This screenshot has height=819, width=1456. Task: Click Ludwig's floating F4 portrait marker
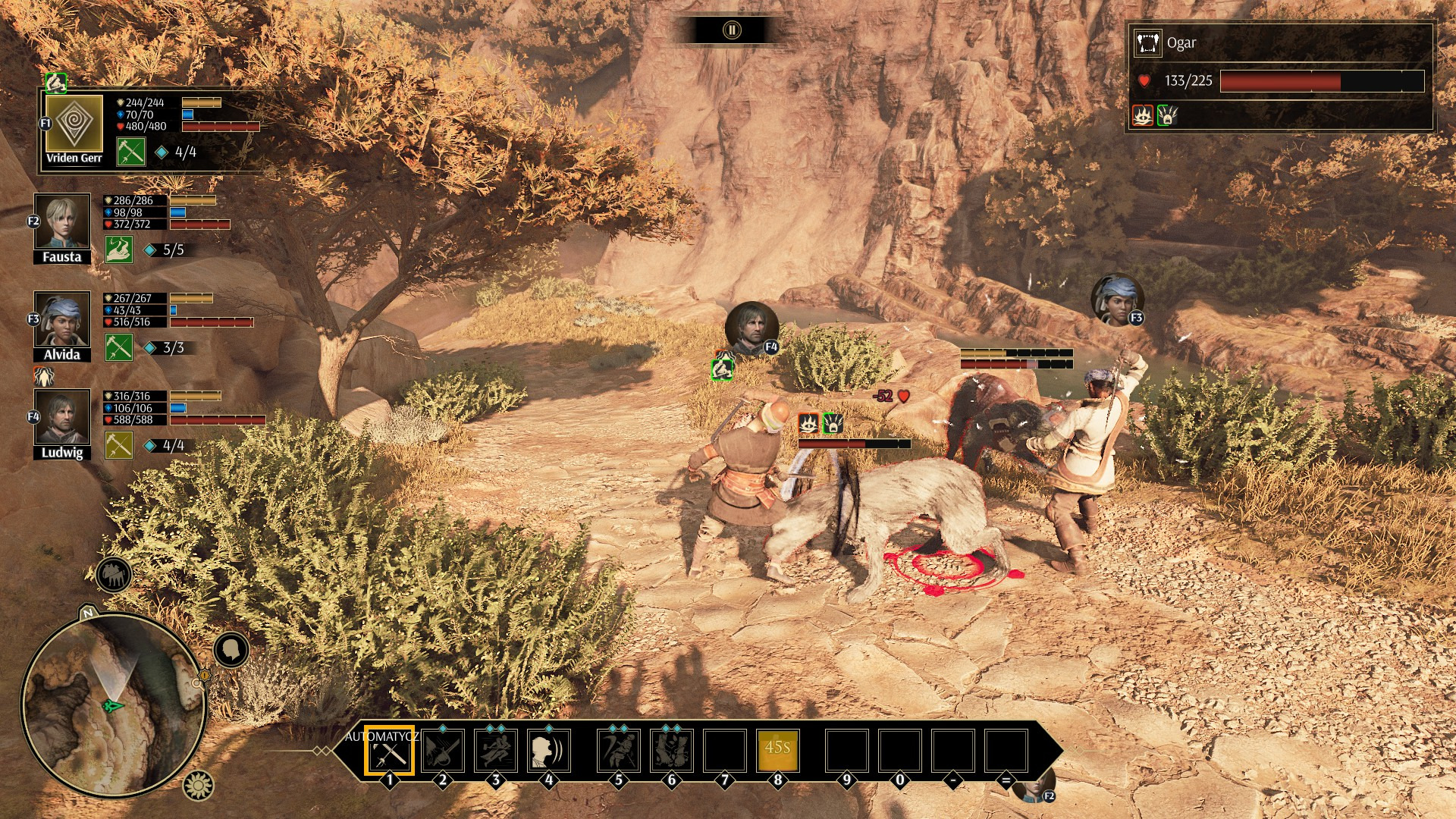coord(752,328)
